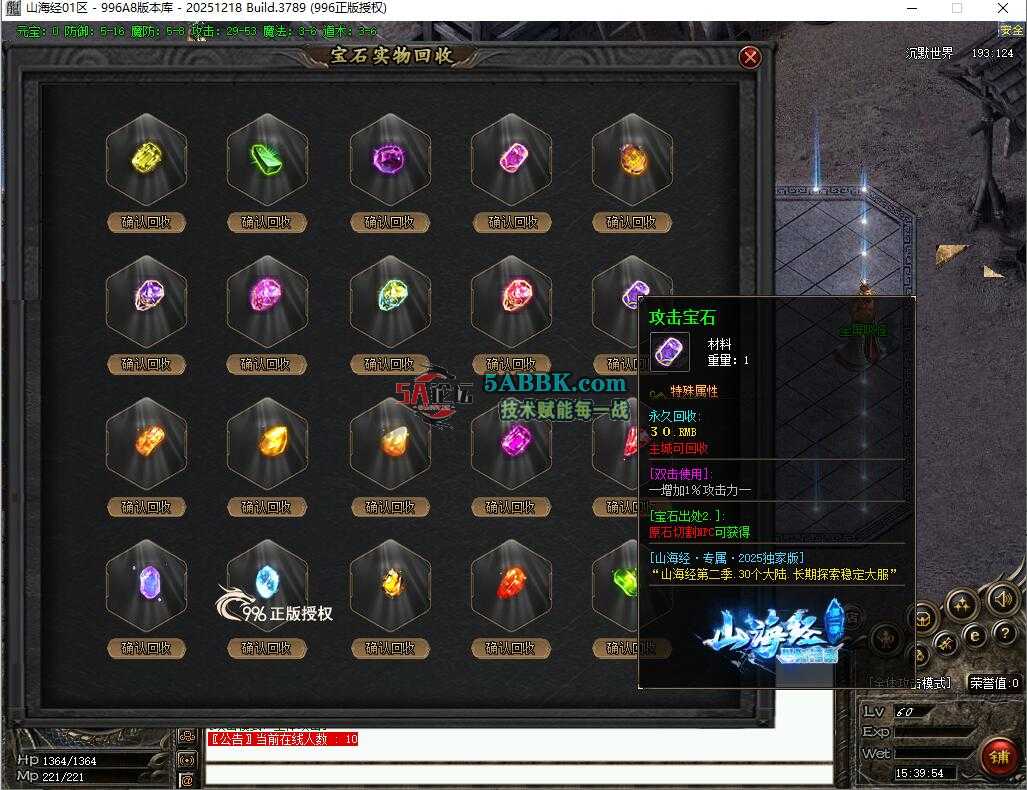Select the light blue crystal gem
Screen dimensions: 1027x790
tap(267, 582)
